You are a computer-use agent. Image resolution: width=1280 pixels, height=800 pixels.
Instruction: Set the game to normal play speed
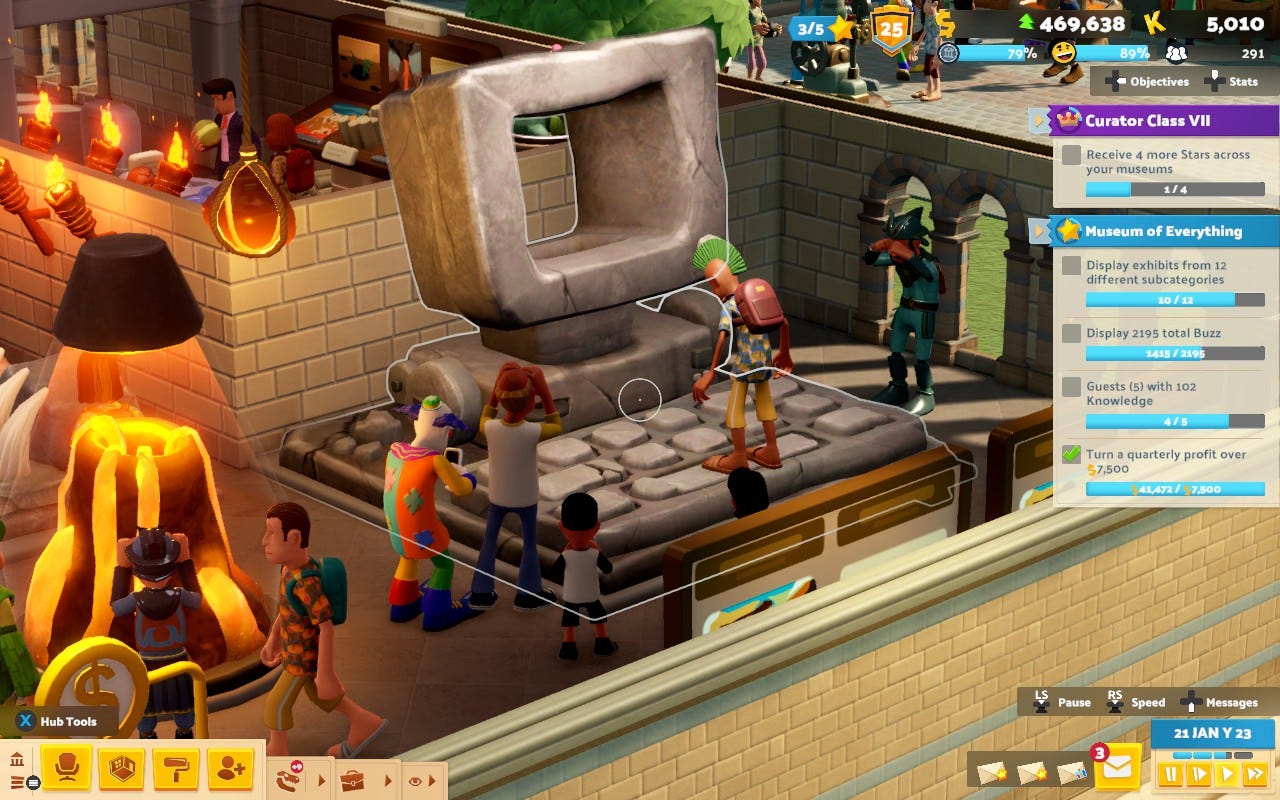tap(1226, 774)
